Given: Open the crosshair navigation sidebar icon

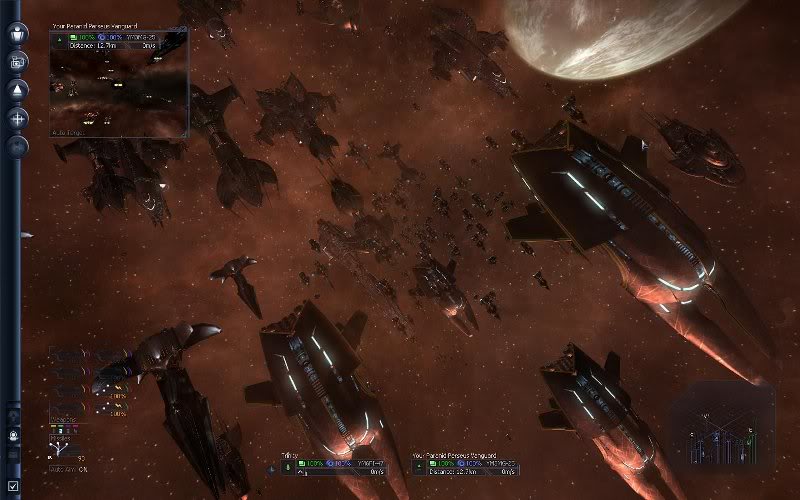Looking at the screenshot, I should click(x=17, y=118).
